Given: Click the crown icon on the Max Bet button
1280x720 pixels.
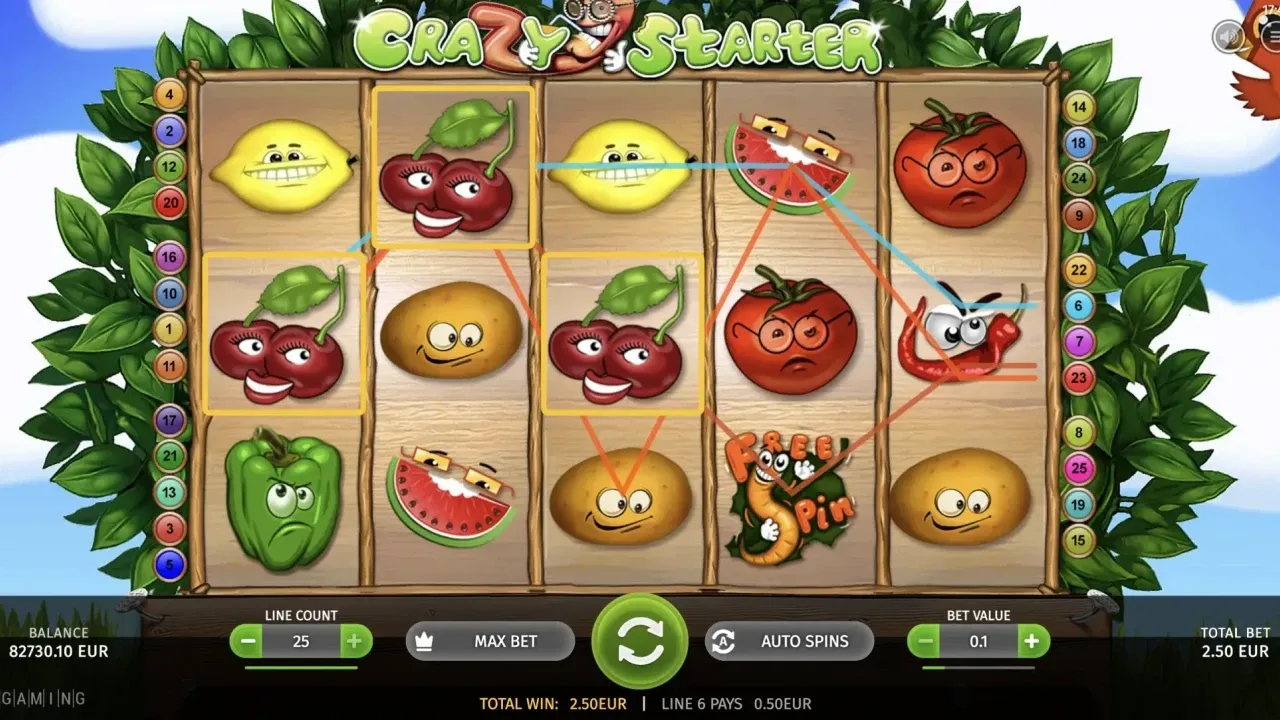Looking at the screenshot, I should coord(424,641).
